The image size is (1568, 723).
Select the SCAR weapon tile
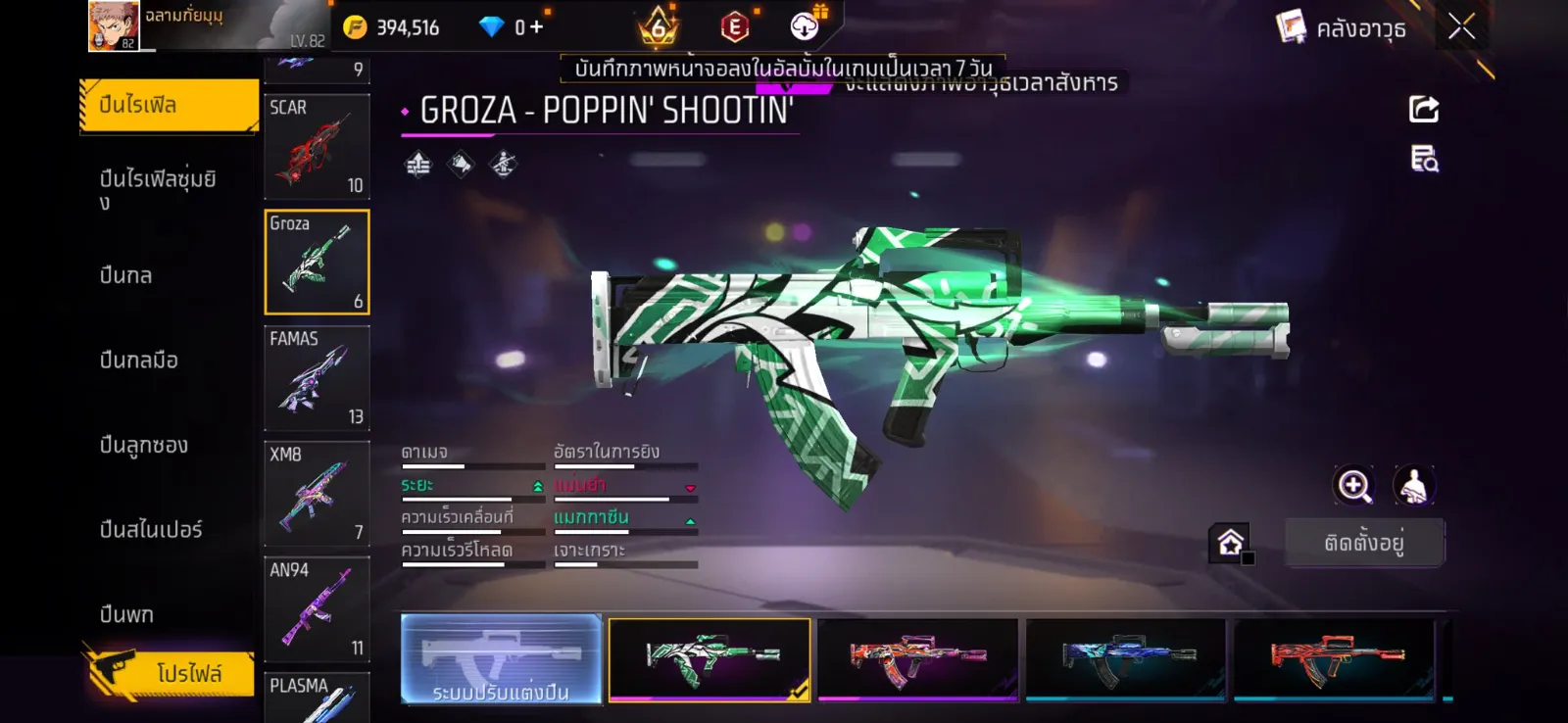pyautogui.click(x=317, y=147)
